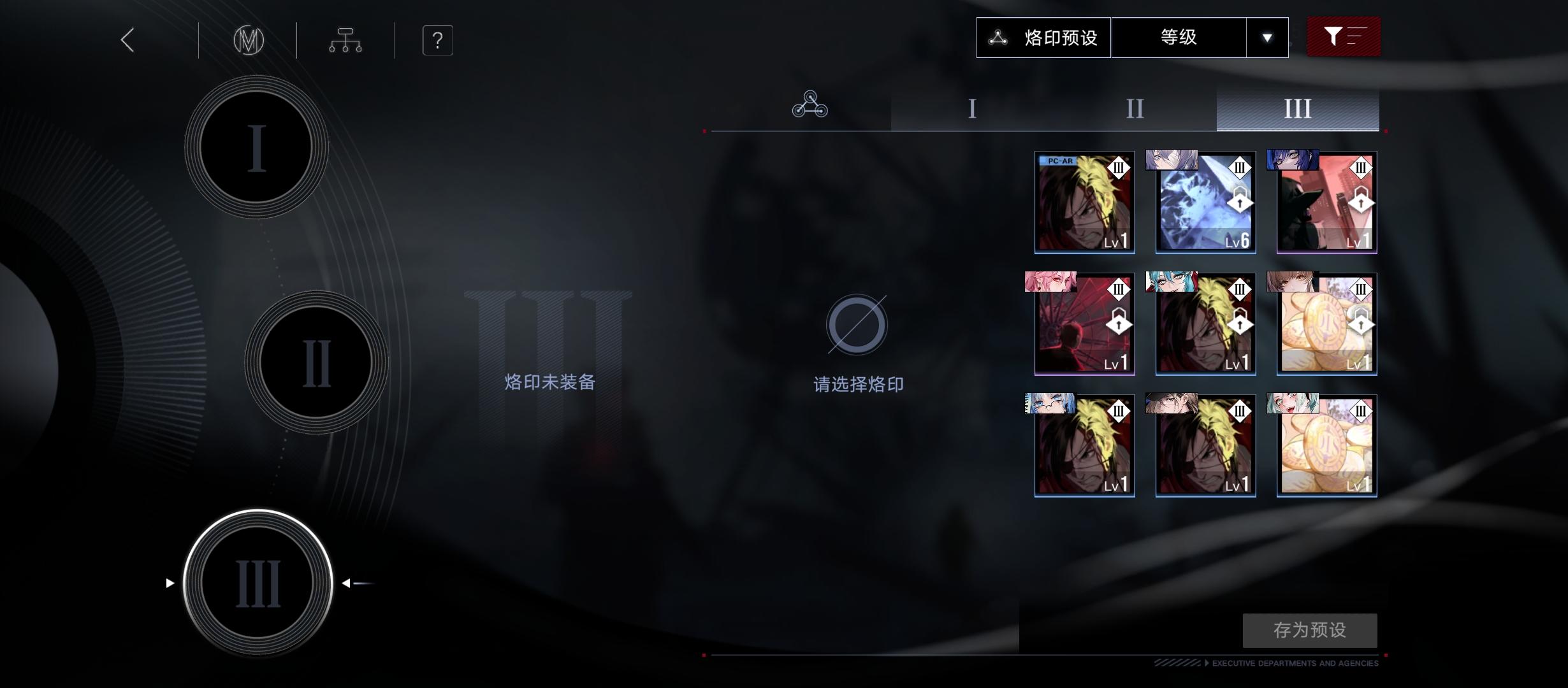Open the red filter funnel icon
This screenshot has width=1568, height=688.
tap(1343, 37)
